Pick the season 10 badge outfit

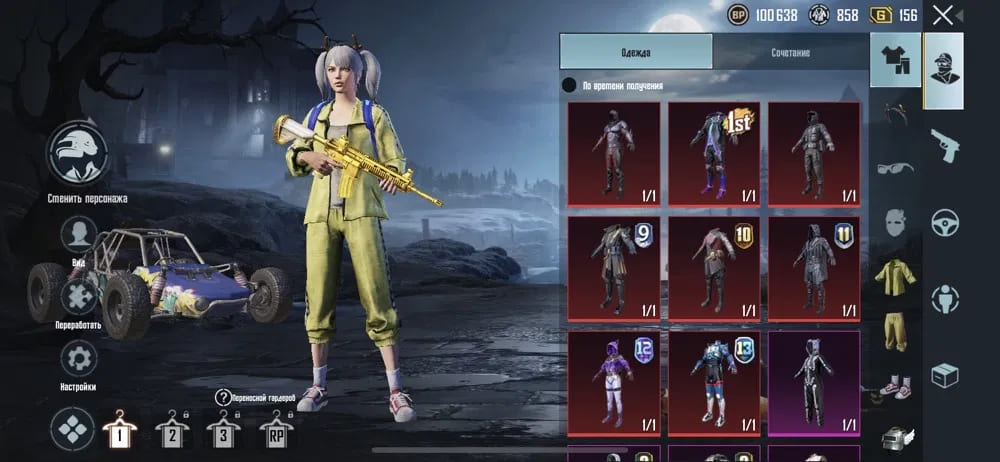tap(713, 268)
